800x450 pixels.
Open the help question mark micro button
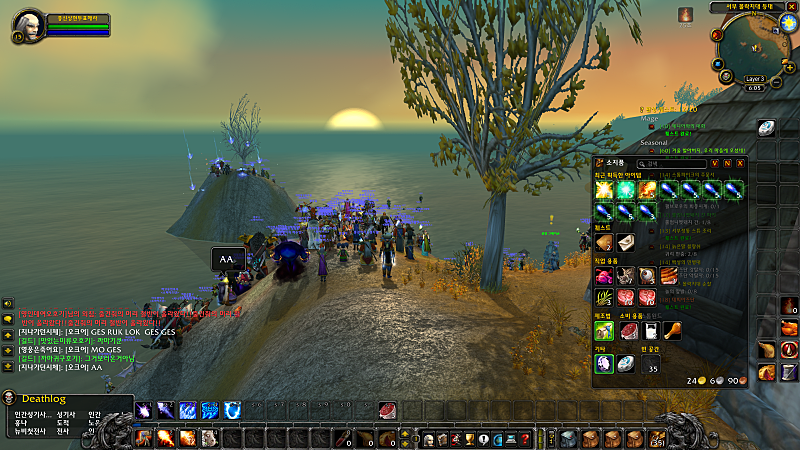[x=524, y=439]
